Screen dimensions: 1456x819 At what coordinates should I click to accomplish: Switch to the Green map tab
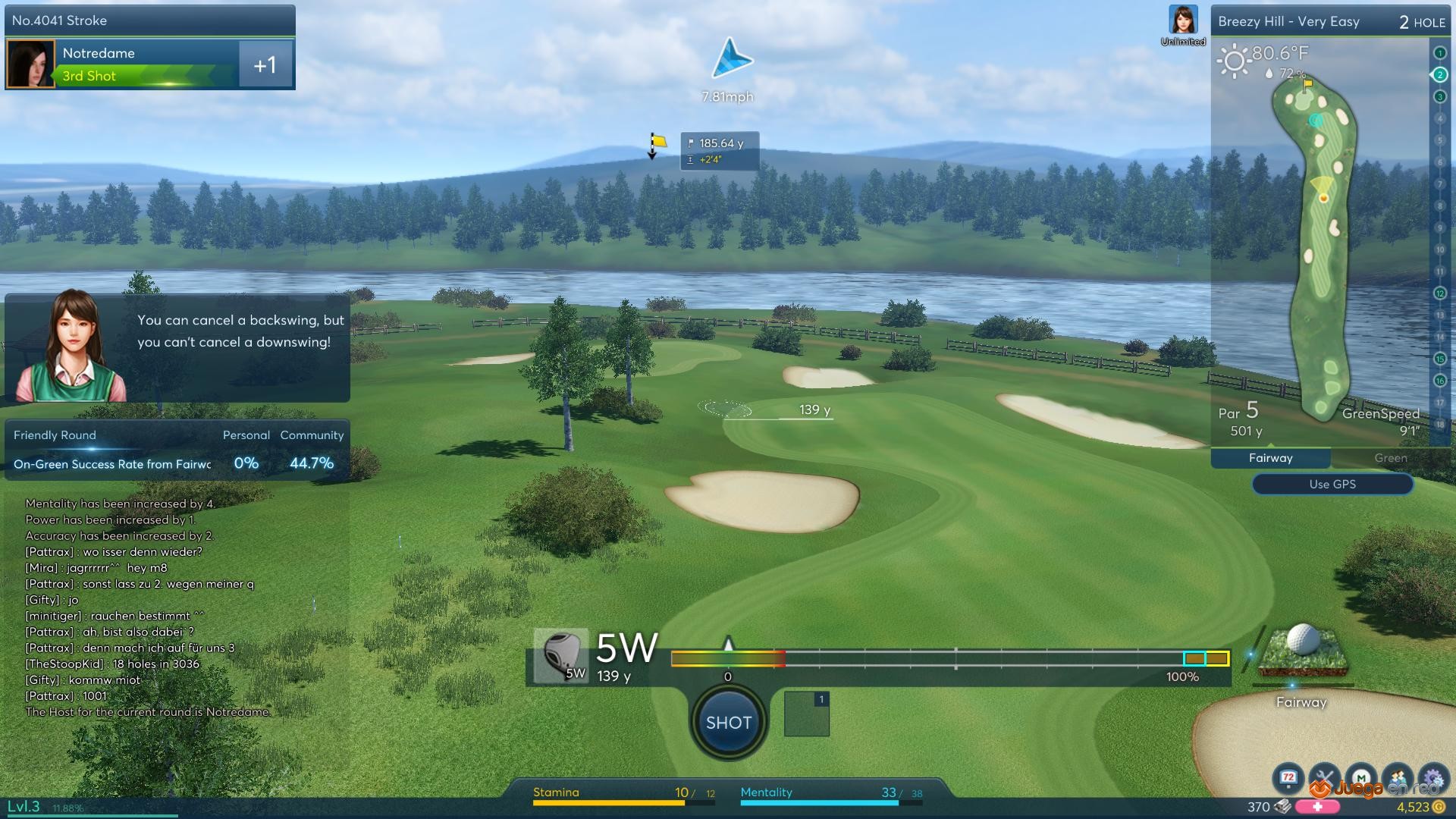(x=1390, y=458)
